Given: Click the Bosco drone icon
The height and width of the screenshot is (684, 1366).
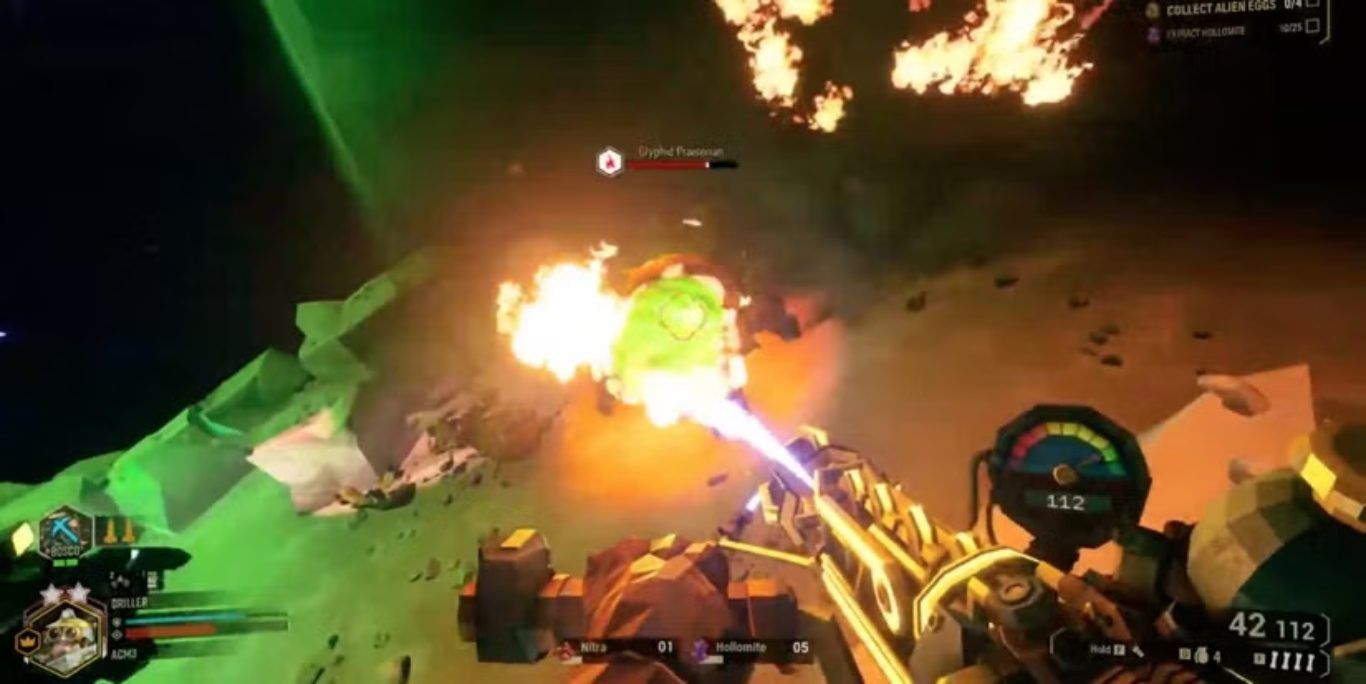Looking at the screenshot, I should click(x=66, y=531).
